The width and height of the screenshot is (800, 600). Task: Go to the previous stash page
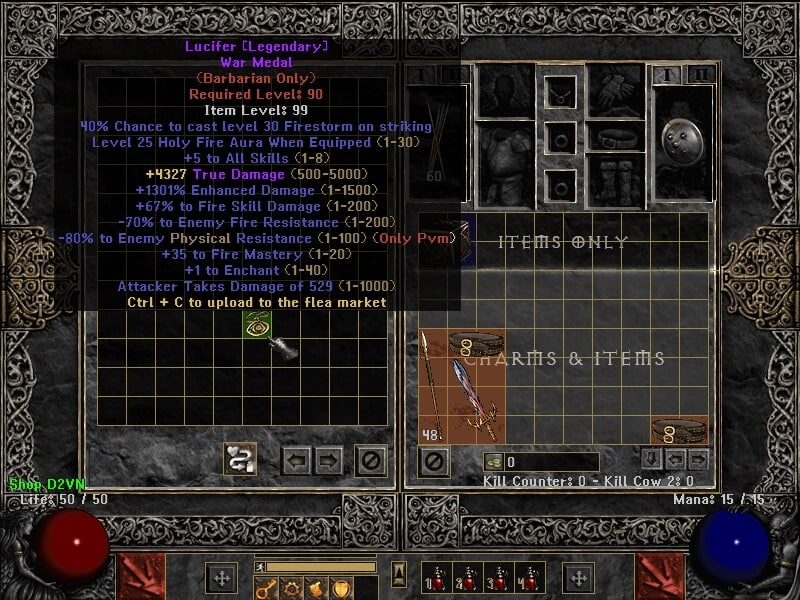pos(297,461)
